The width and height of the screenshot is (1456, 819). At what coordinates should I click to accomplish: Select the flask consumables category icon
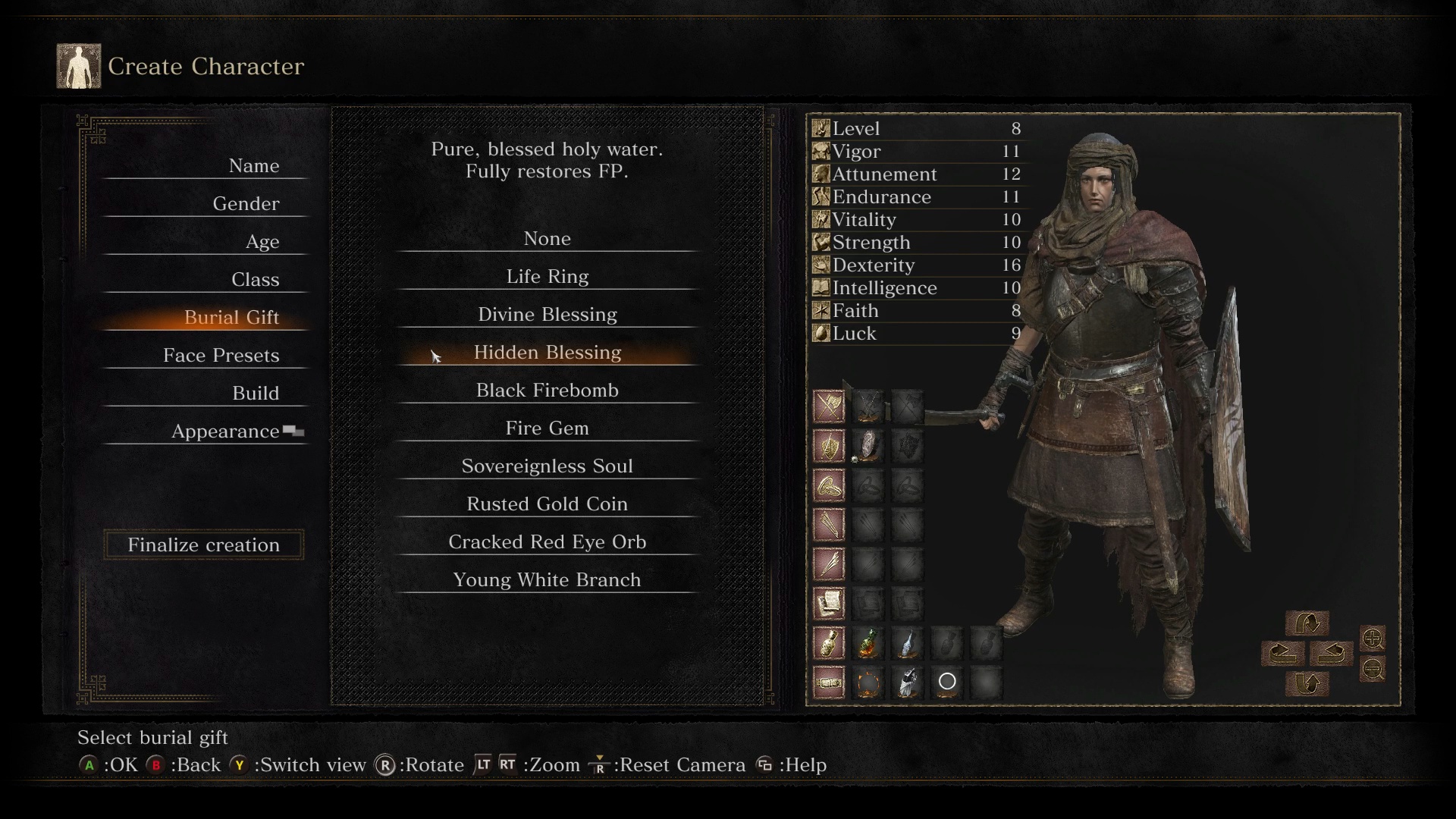[829, 644]
